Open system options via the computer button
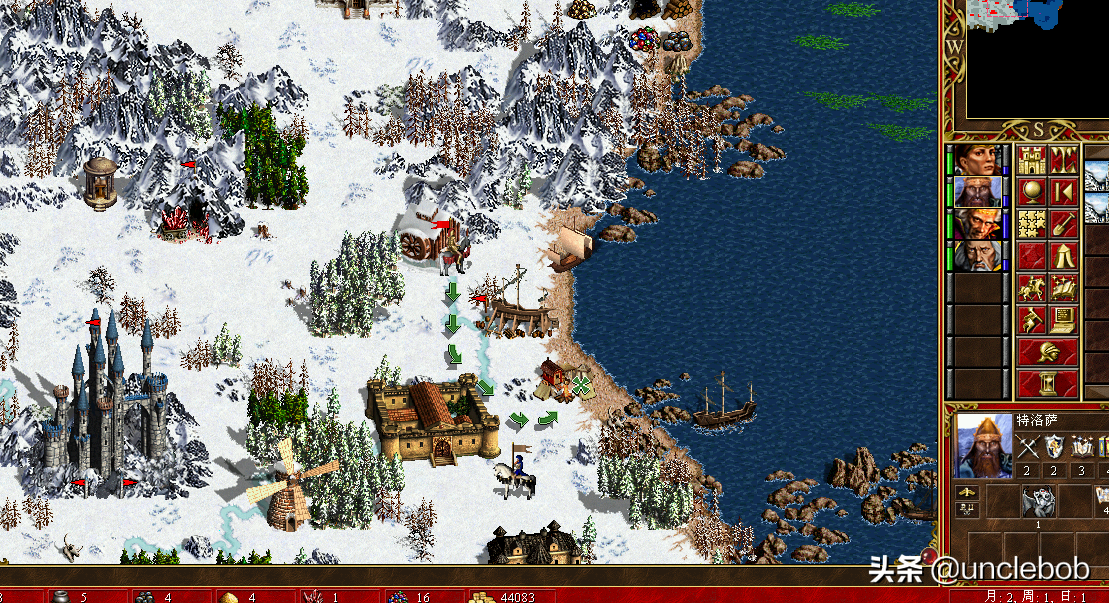 tap(1064, 320)
